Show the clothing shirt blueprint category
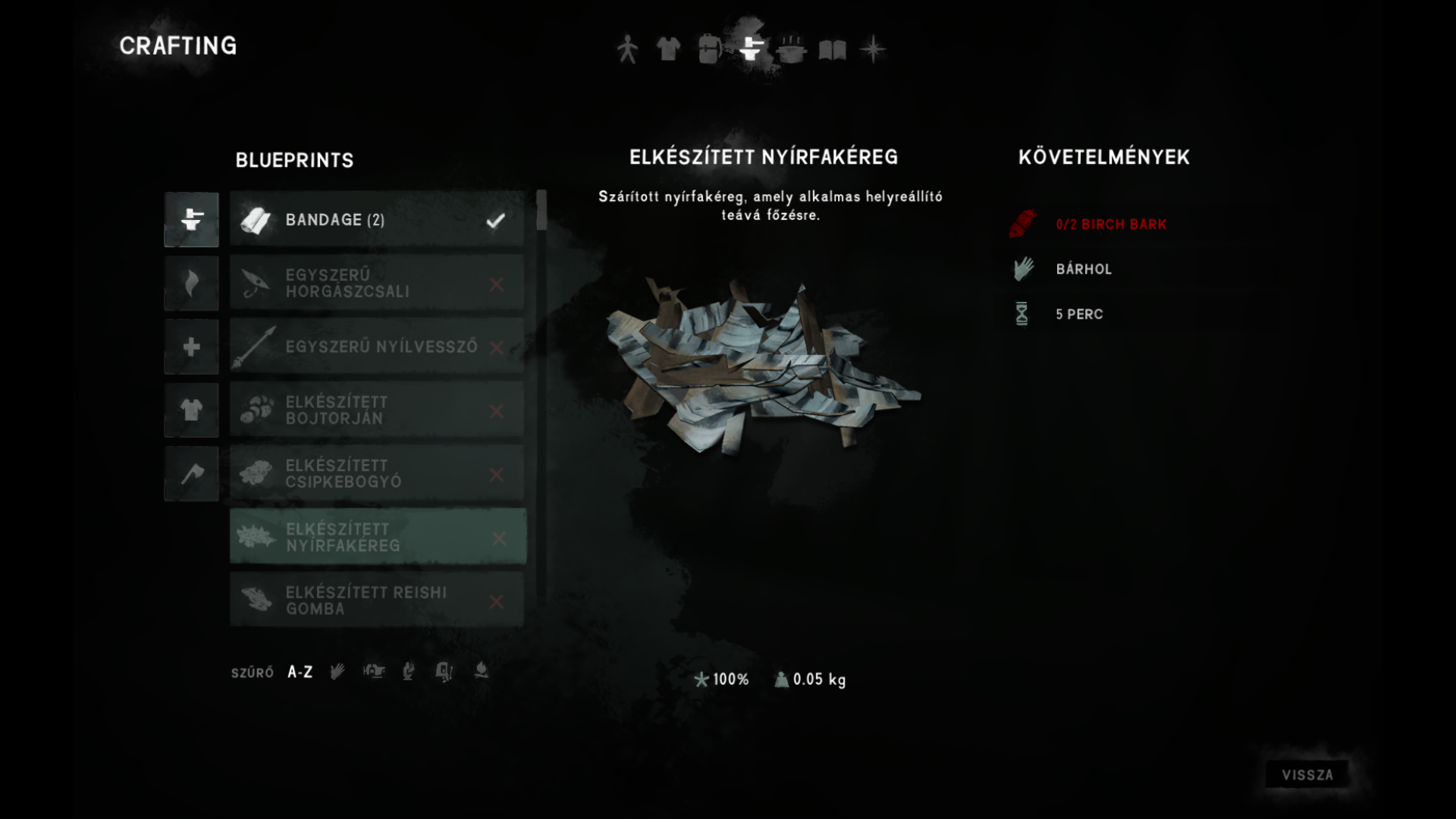Screen dimensions: 1456x819 [191, 410]
